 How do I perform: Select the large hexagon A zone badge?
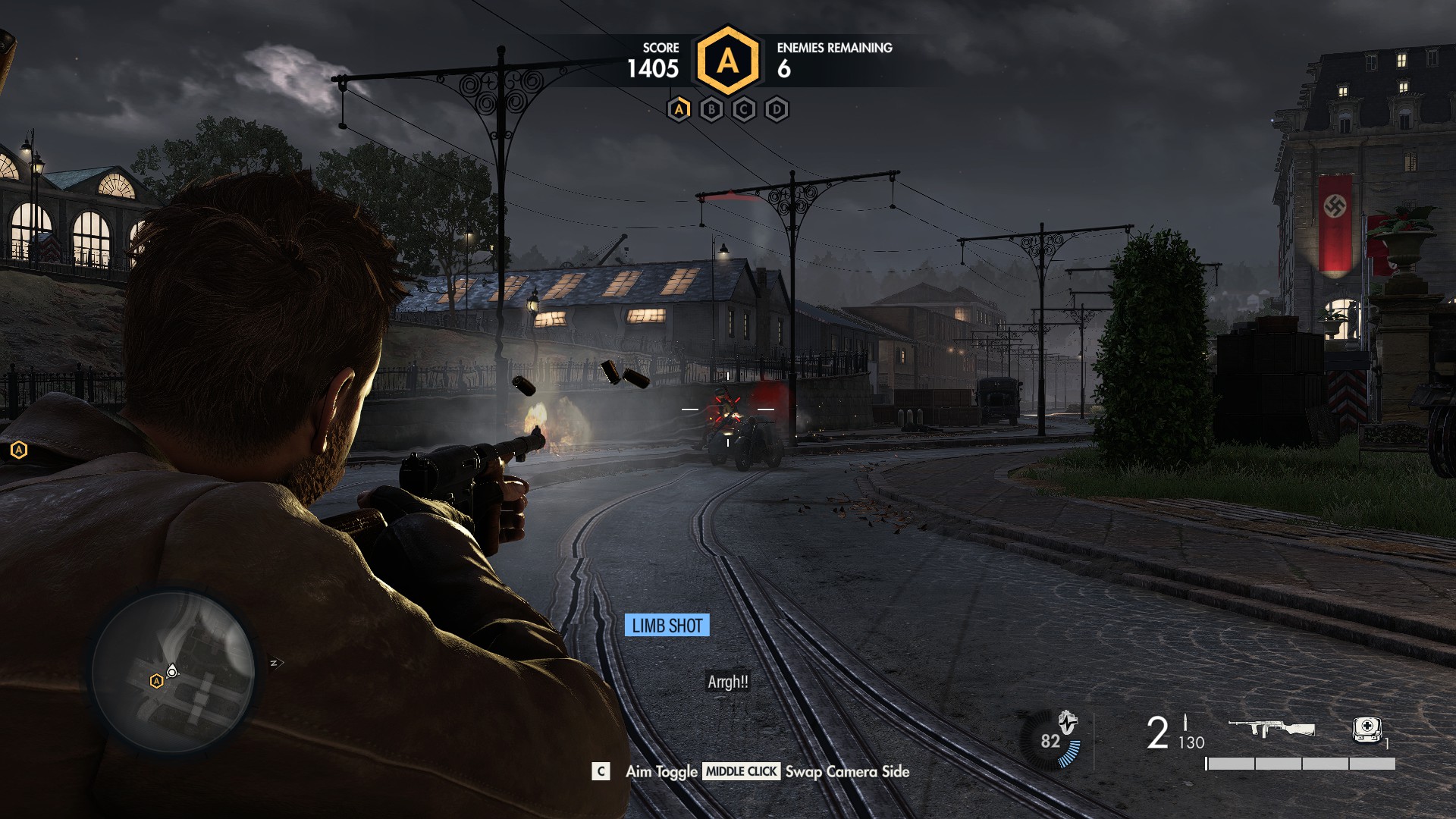pos(727,61)
